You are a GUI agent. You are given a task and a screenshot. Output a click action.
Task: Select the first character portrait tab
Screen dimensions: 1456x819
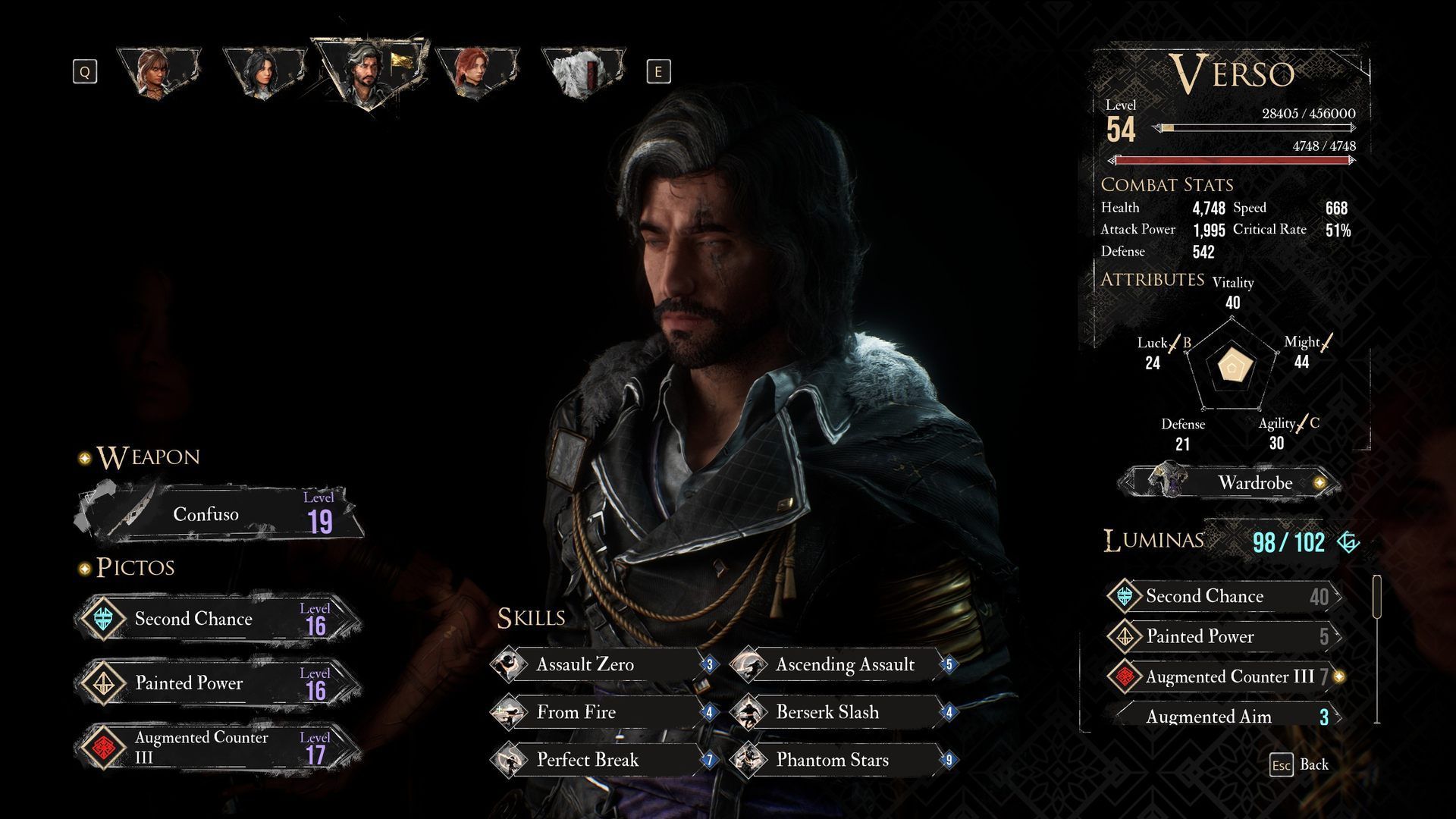click(159, 72)
